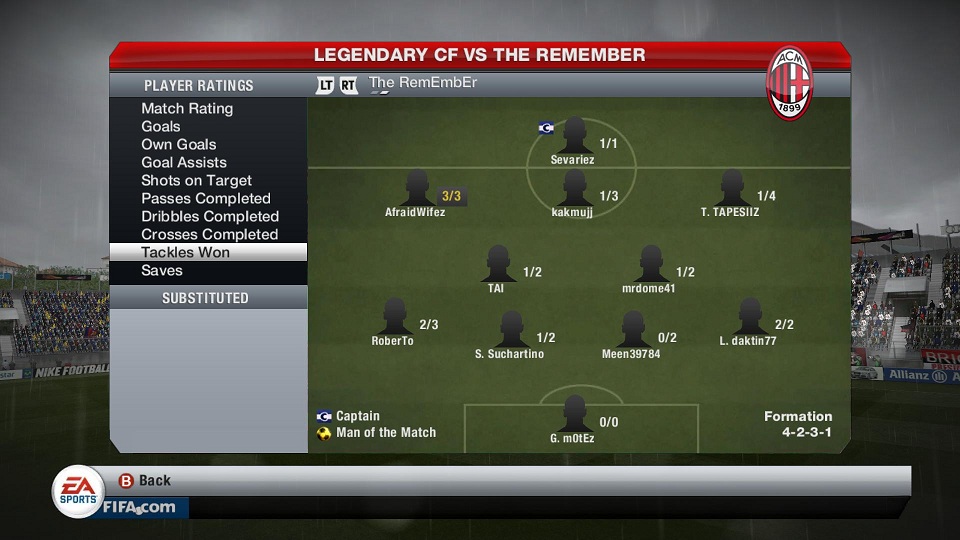Image resolution: width=960 pixels, height=540 pixels.
Task: Choose the Goals stat entry
Action: 161,126
